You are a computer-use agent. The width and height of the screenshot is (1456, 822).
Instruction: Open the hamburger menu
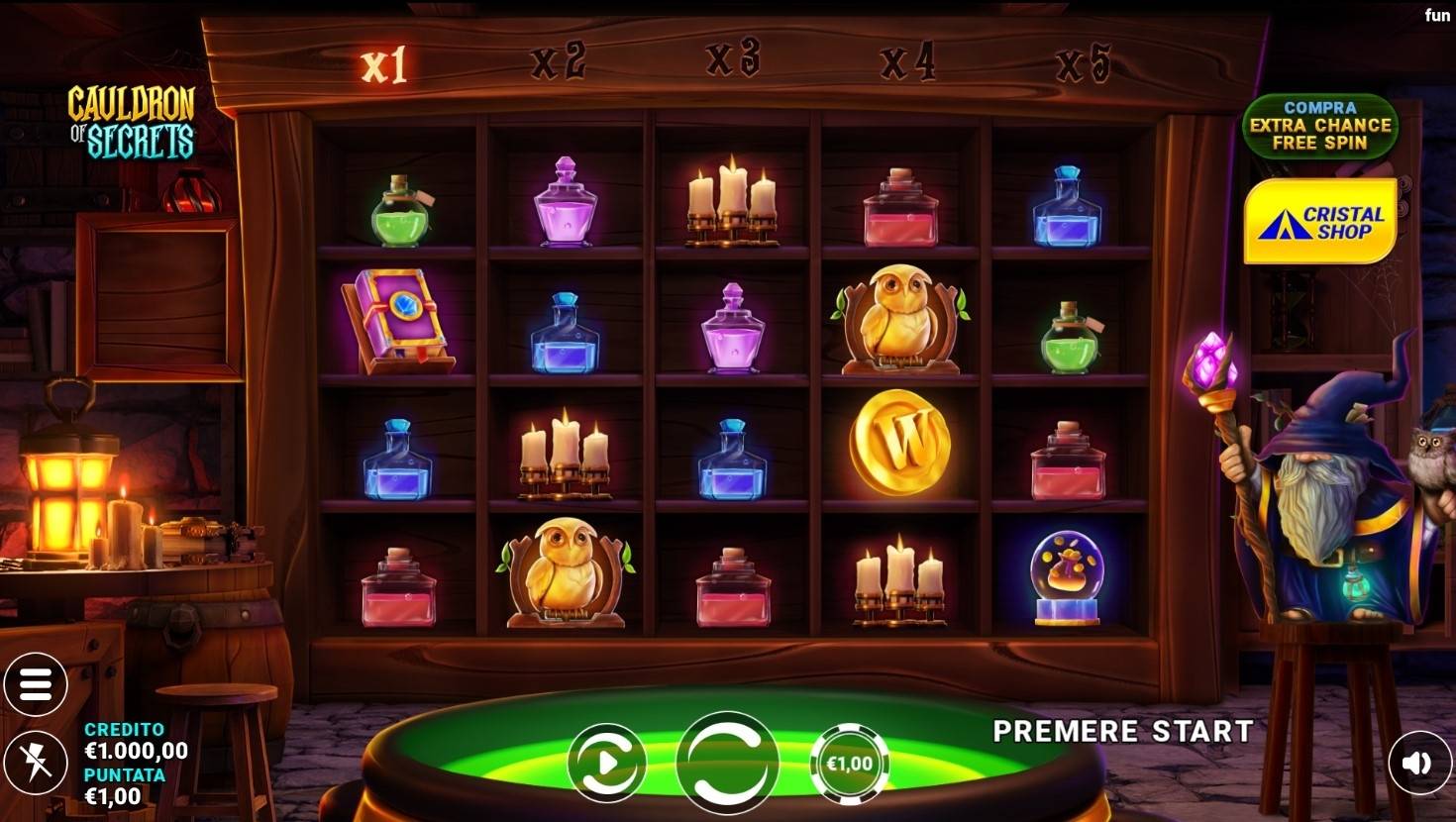(x=36, y=683)
